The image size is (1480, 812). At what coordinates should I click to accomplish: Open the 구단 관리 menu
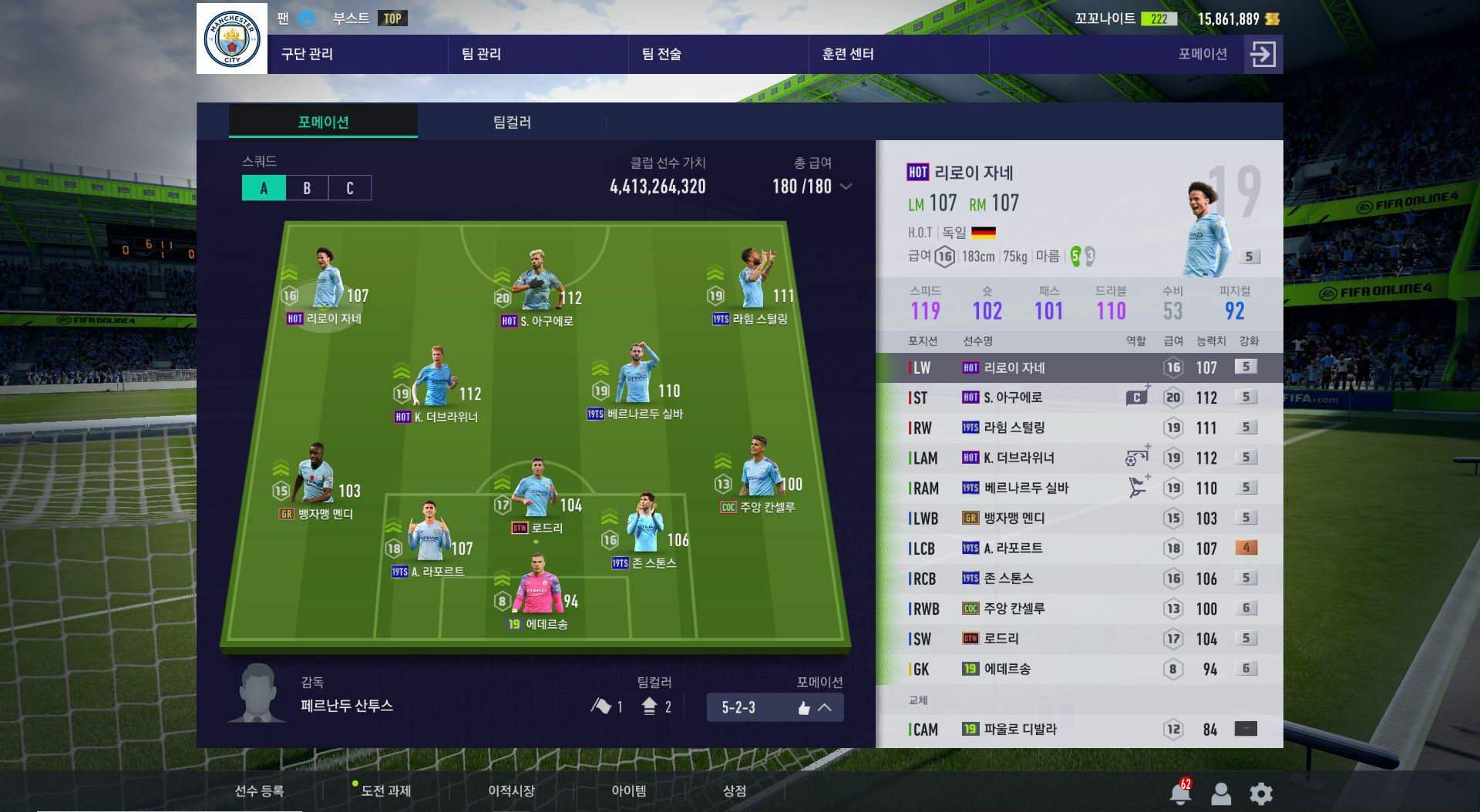click(307, 54)
